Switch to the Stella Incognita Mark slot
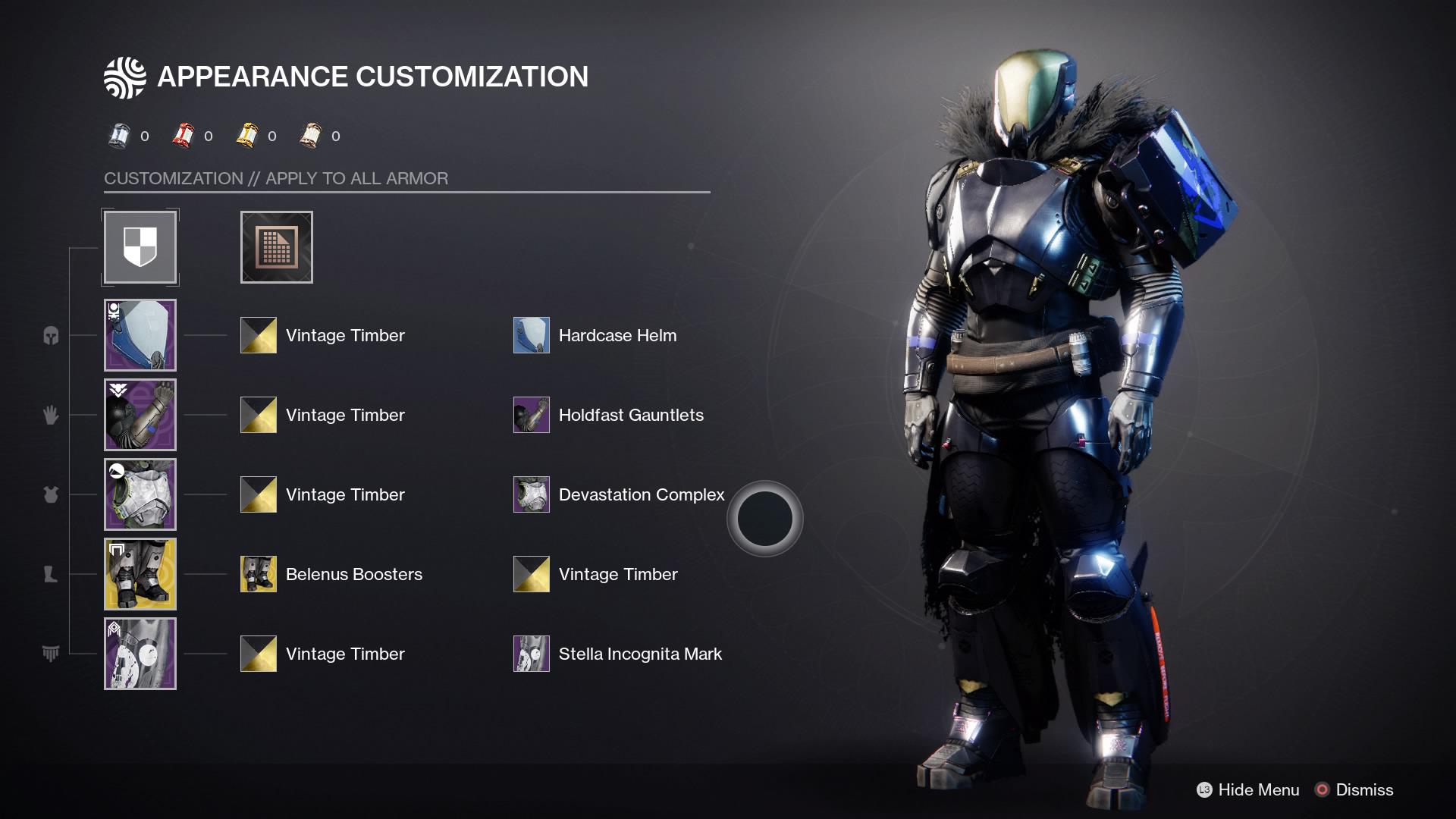Screen dimensions: 1456x819 [531, 653]
